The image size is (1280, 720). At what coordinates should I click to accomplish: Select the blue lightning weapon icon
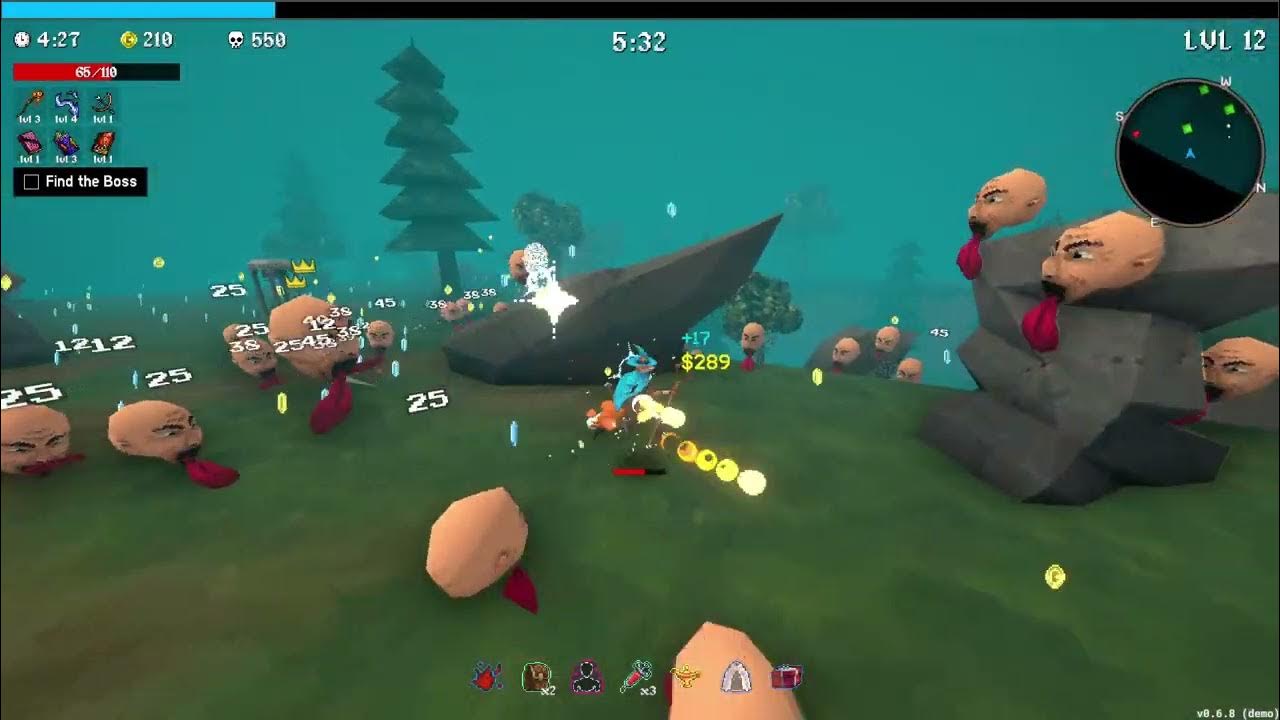tap(66, 103)
